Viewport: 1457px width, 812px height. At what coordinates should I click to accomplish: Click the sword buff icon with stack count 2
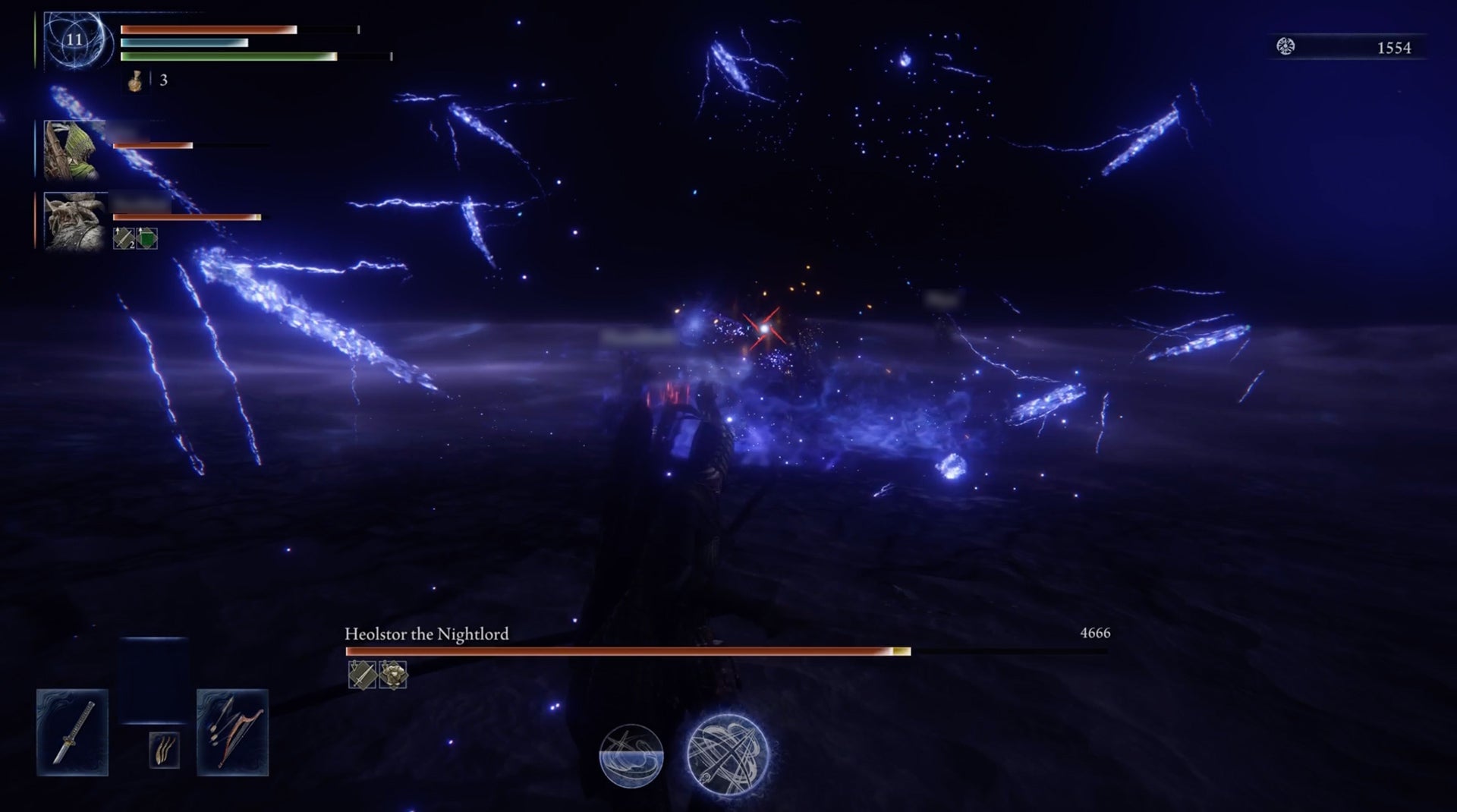click(x=123, y=238)
